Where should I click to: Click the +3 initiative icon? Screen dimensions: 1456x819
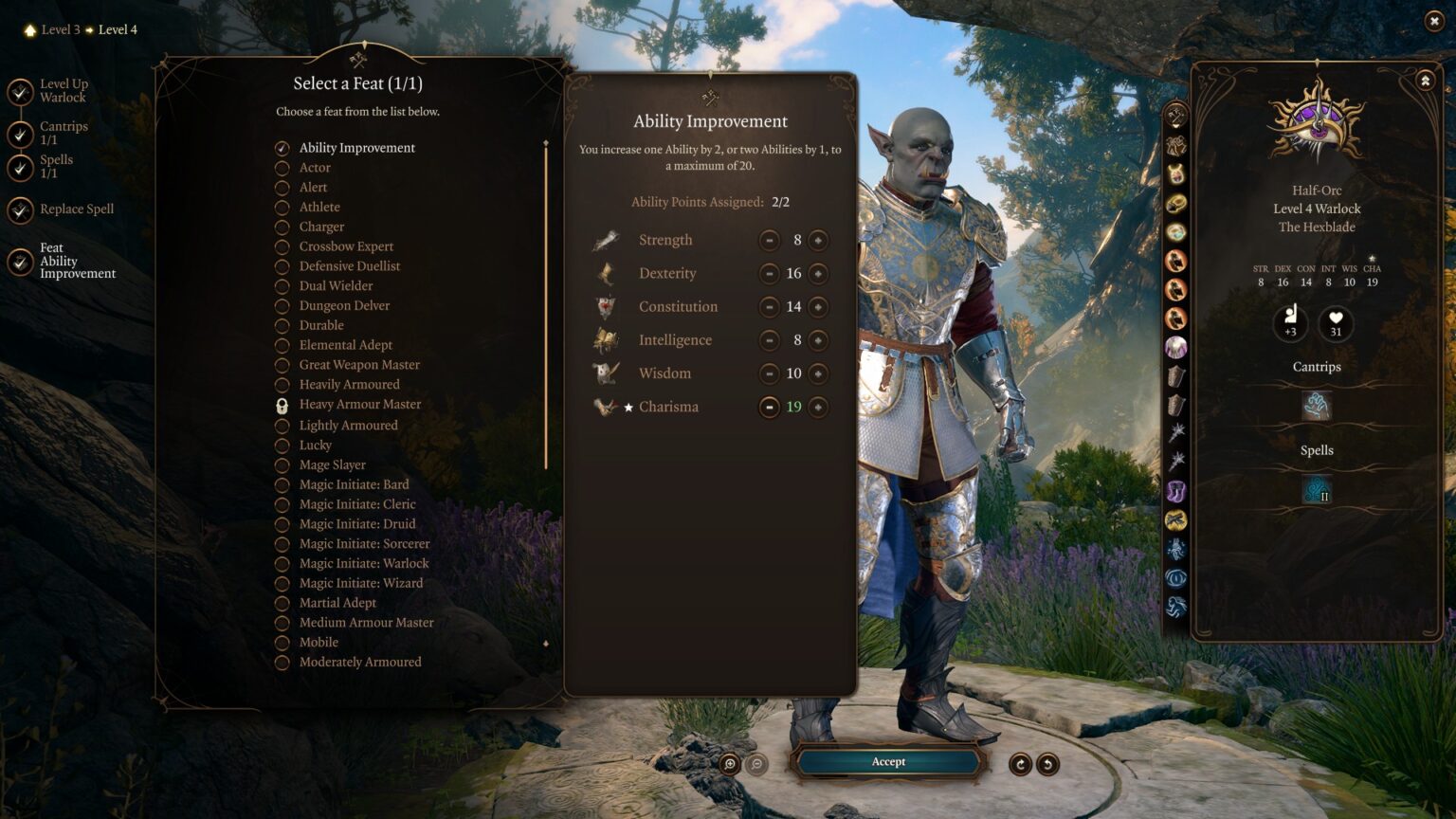tap(1289, 323)
